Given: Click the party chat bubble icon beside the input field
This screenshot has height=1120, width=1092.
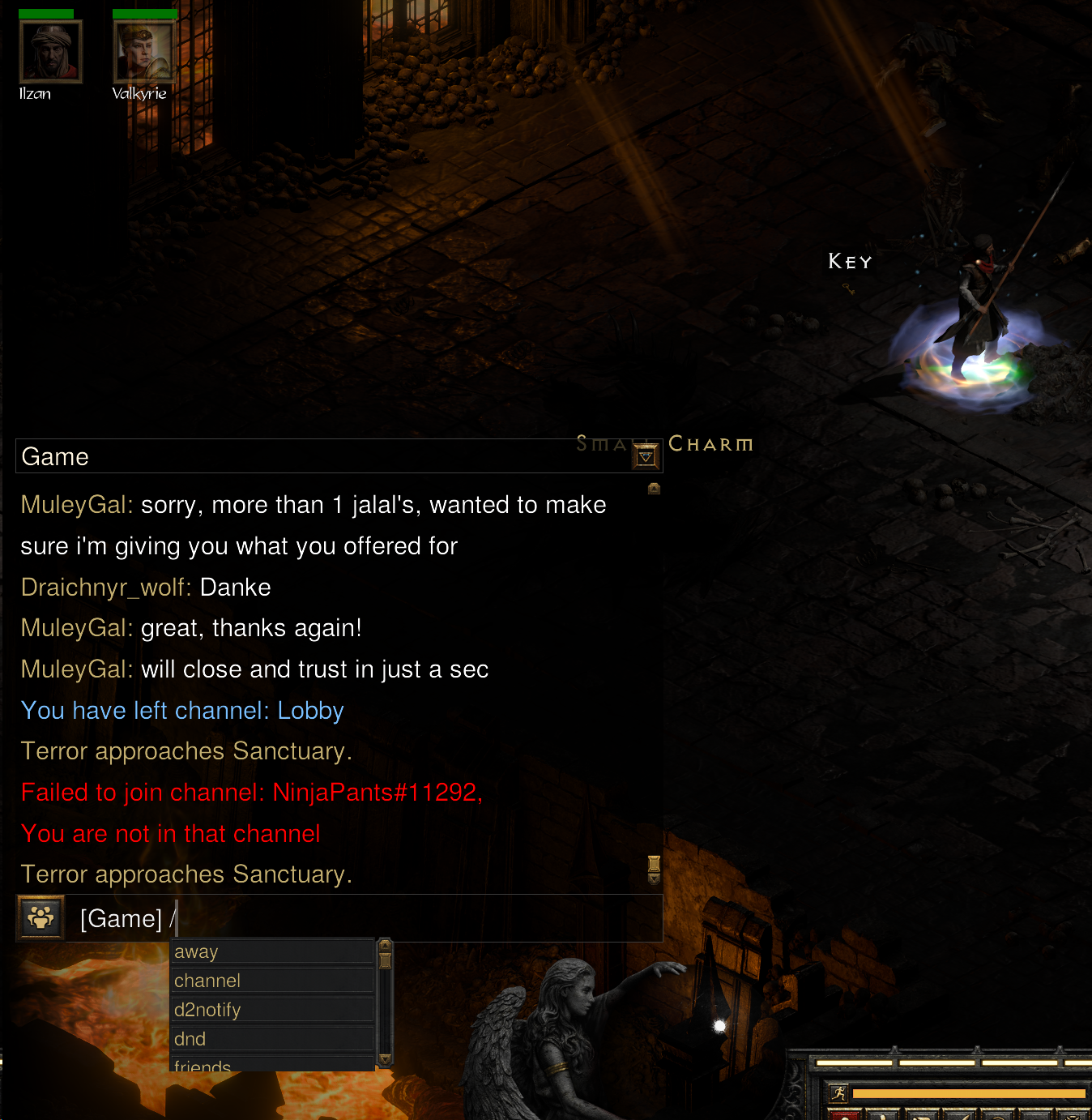Looking at the screenshot, I should 40,917.
